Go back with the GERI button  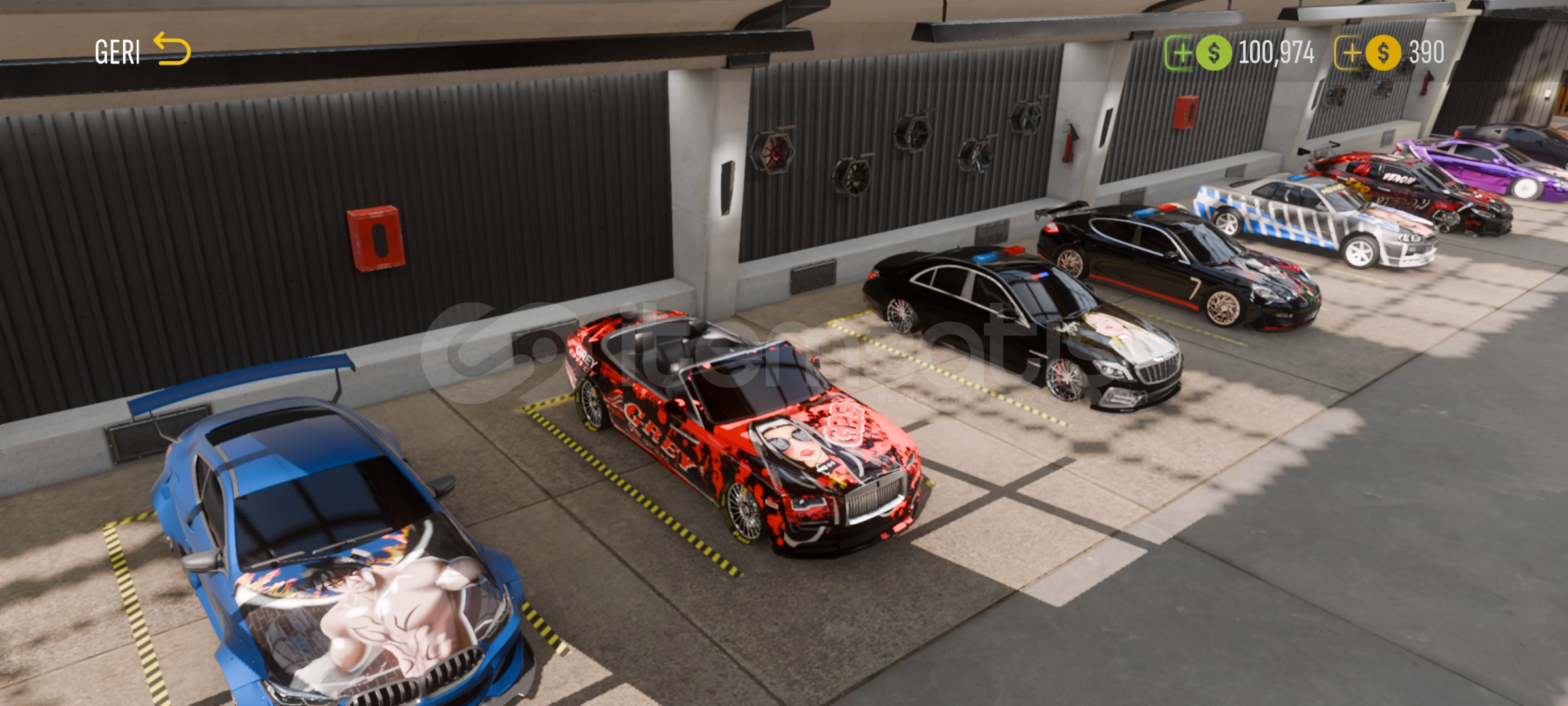142,51
